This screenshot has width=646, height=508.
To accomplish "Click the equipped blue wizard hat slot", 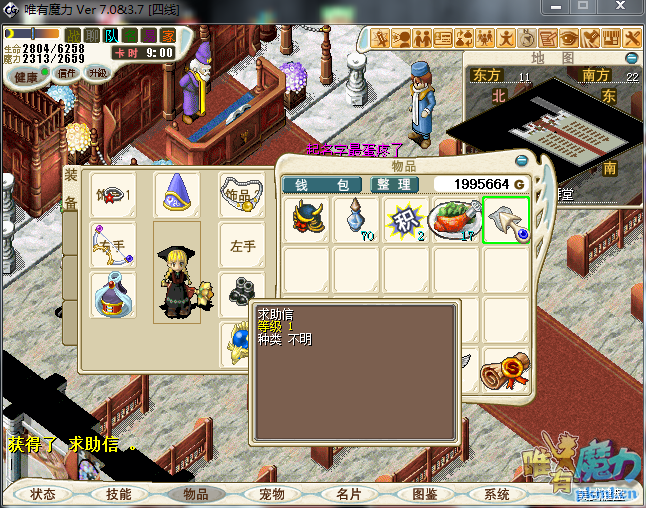I will [x=177, y=195].
